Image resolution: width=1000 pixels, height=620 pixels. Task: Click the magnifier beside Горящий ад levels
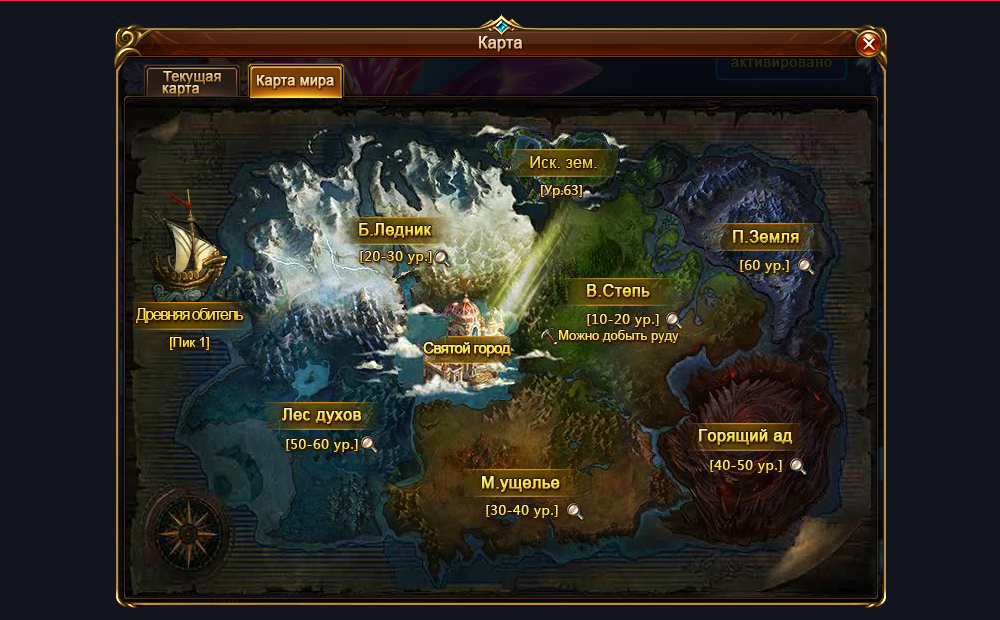[797, 466]
